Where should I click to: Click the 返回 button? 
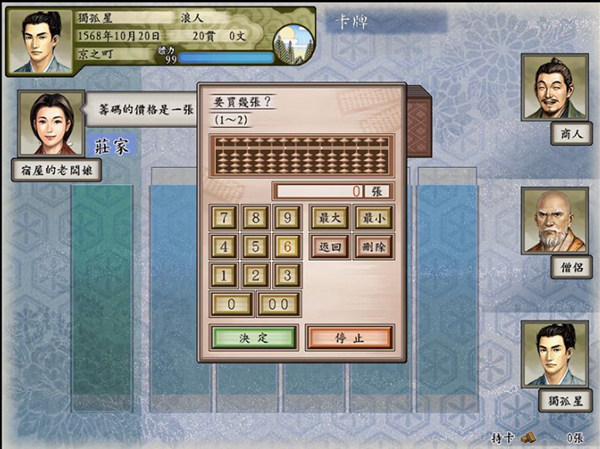[330, 246]
